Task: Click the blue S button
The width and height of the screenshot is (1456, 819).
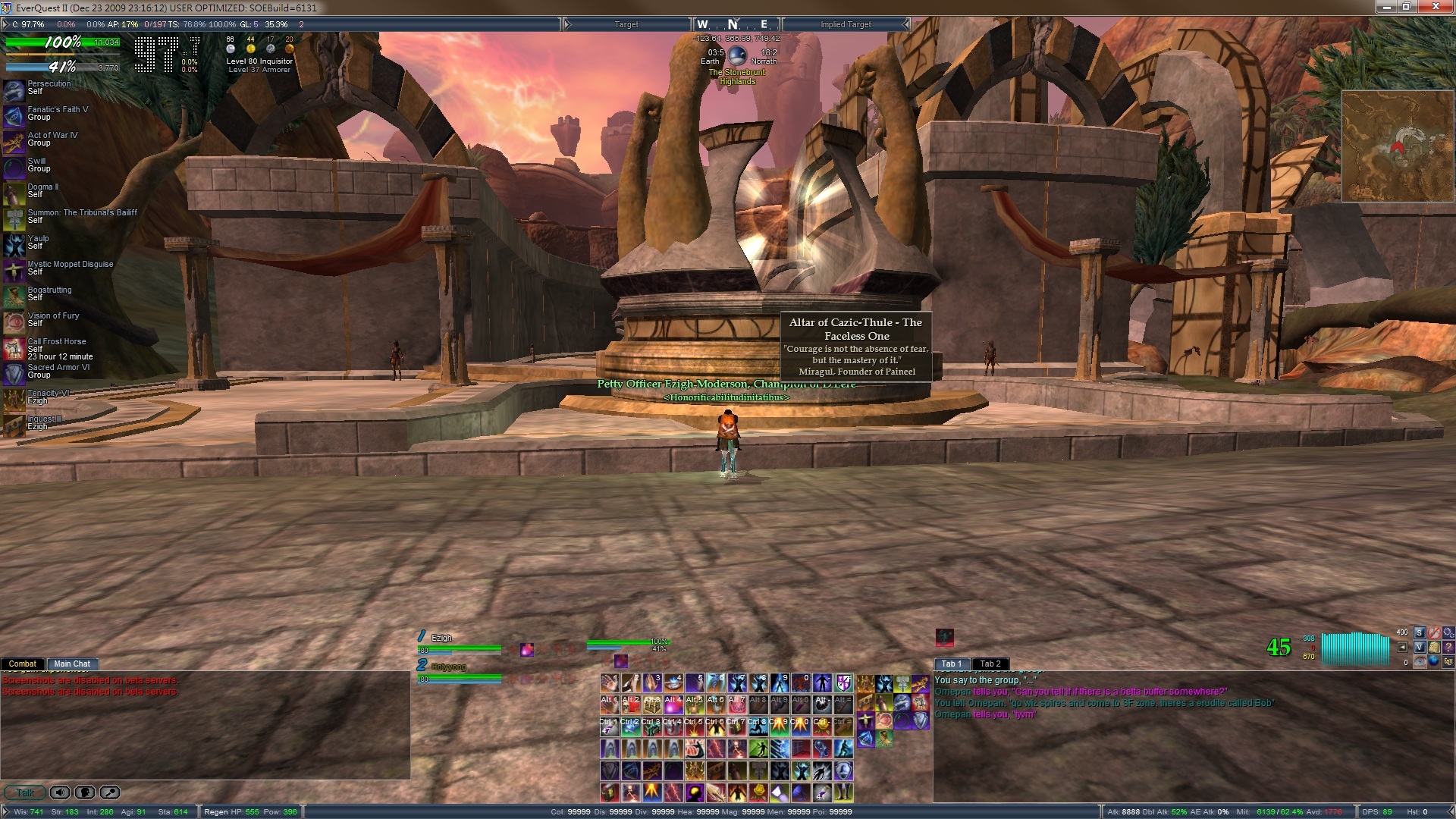Action: 1420,632
